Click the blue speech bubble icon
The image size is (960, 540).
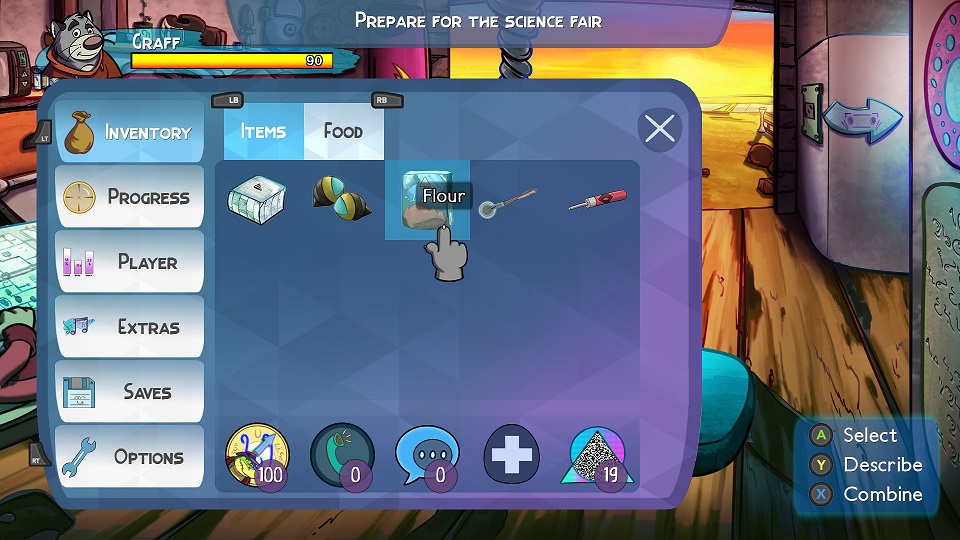click(427, 457)
